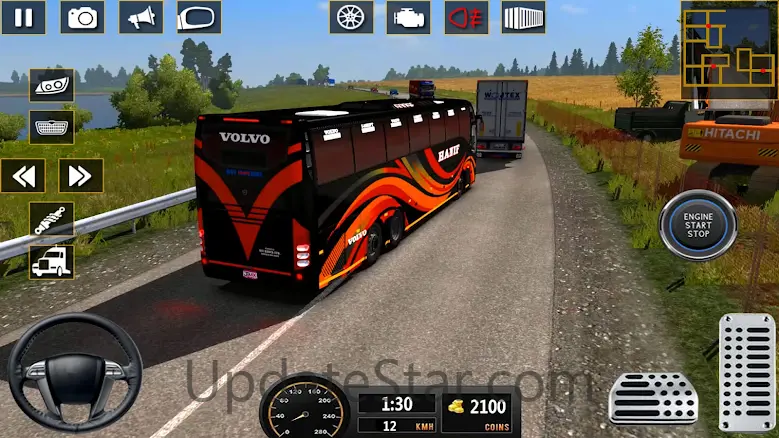This screenshot has height=438, width=779.
Task: Select the cargo container icon
Action: click(x=523, y=17)
